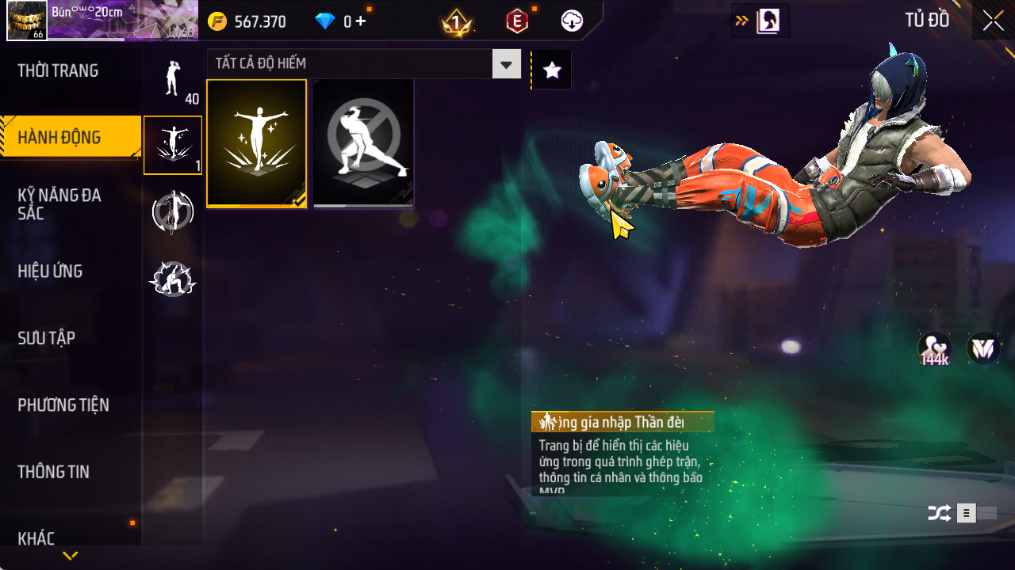Close the Tủ Đồ wardrobe screen
Image resolution: width=1015 pixels, height=570 pixels.
coord(992,20)
